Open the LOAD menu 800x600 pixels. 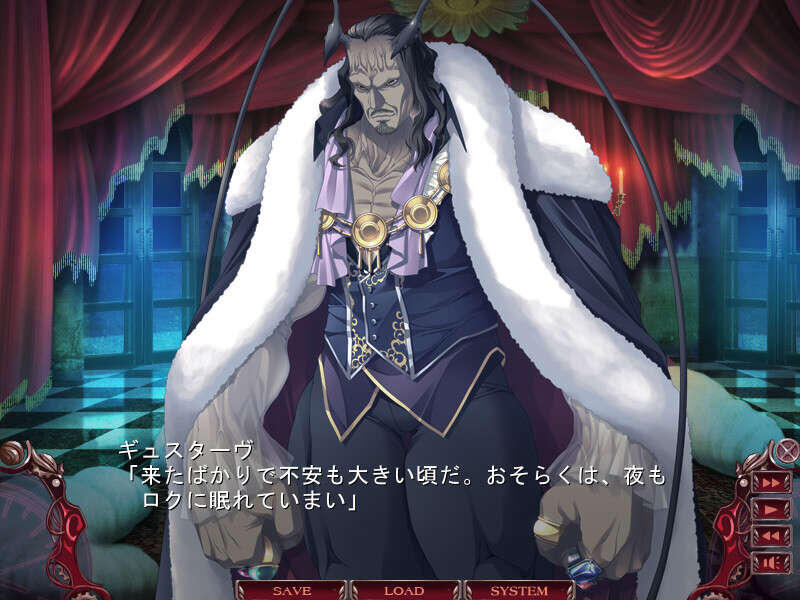click(x=404, y=590)
